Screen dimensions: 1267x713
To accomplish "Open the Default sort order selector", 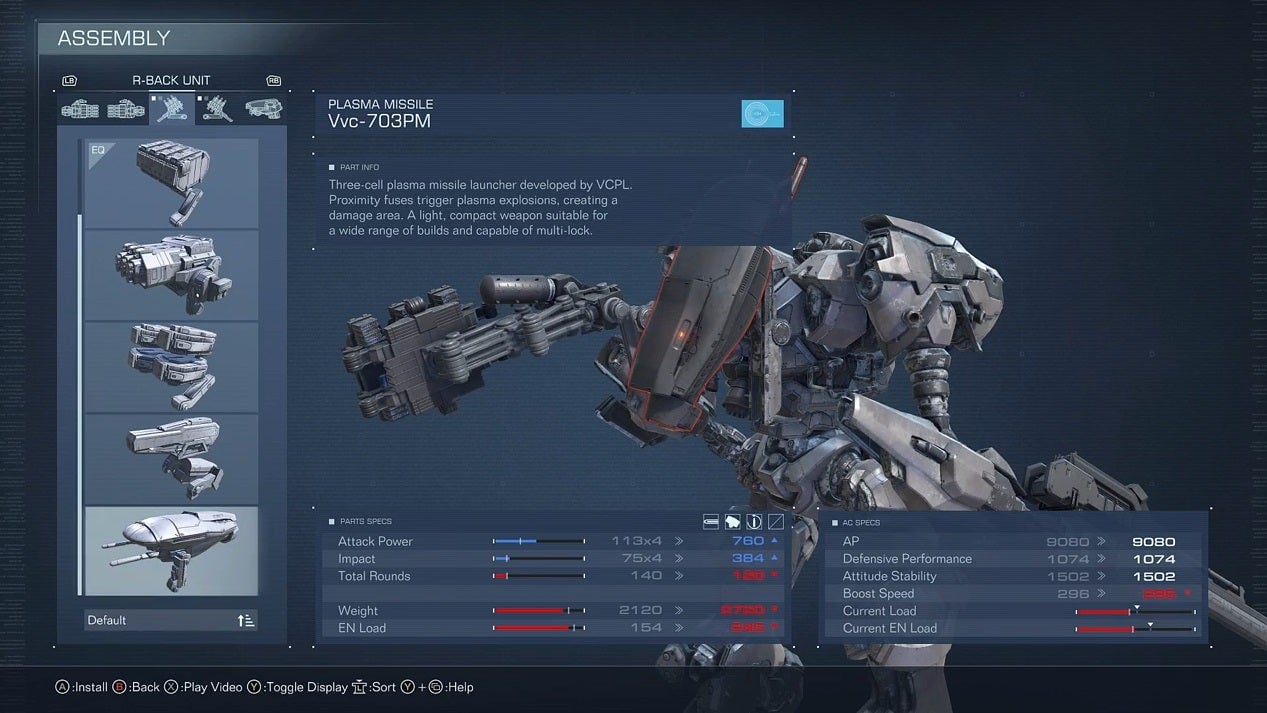I will pos(171,620).
